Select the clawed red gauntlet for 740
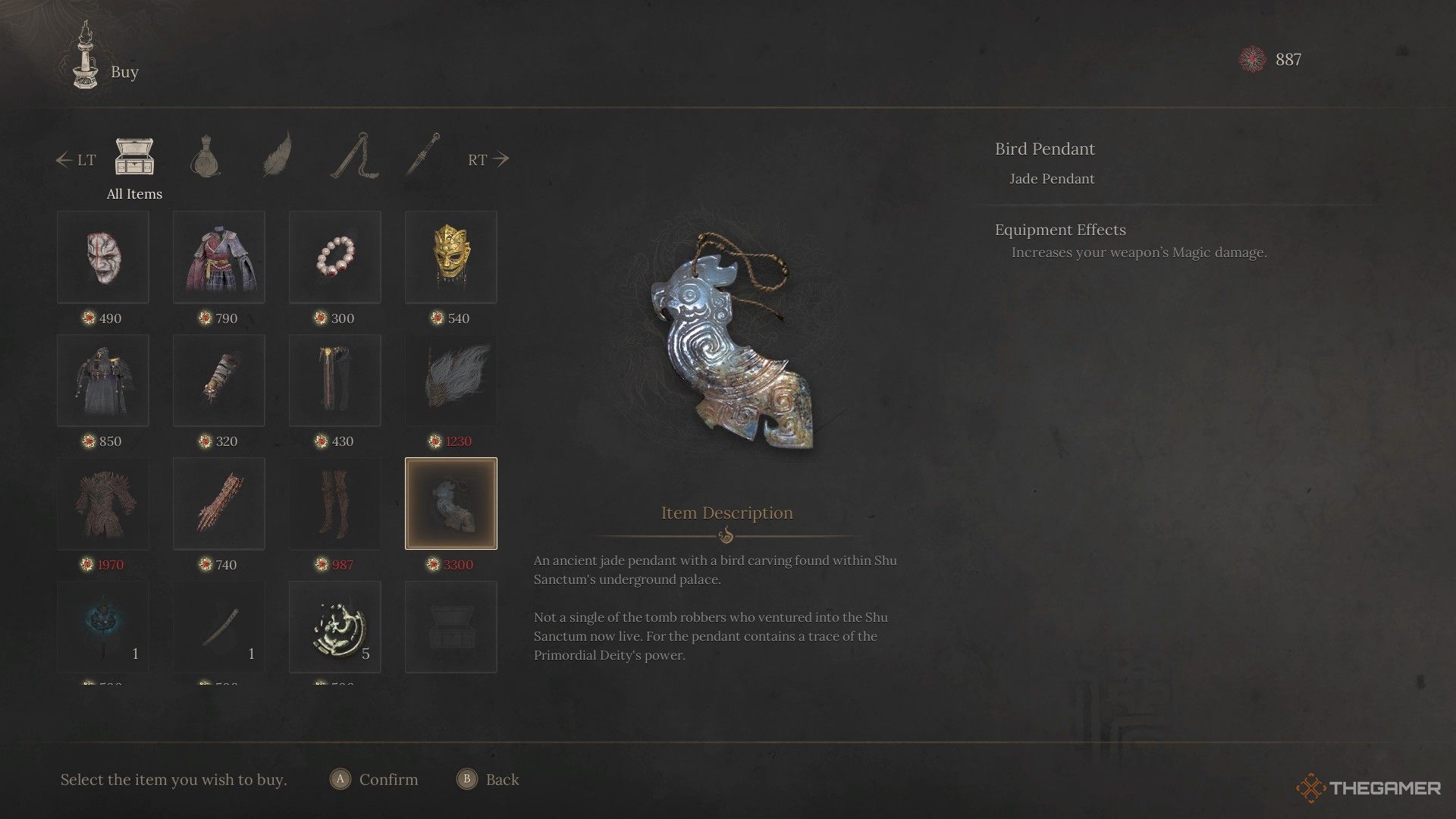The width and height of the screenshot is (1456, 819). point(219,504)
